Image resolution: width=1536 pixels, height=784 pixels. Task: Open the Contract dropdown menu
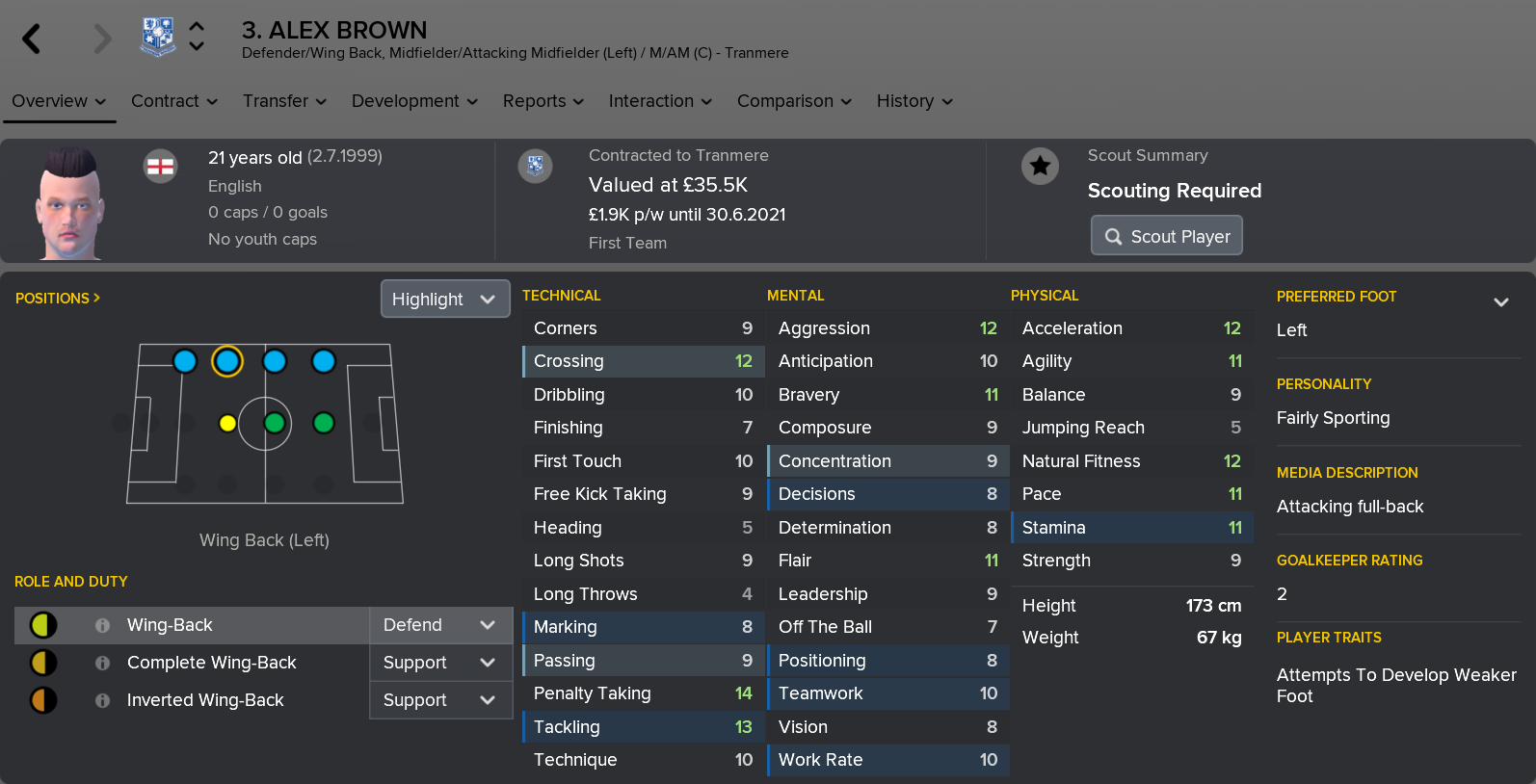click(x=173, y=101)
